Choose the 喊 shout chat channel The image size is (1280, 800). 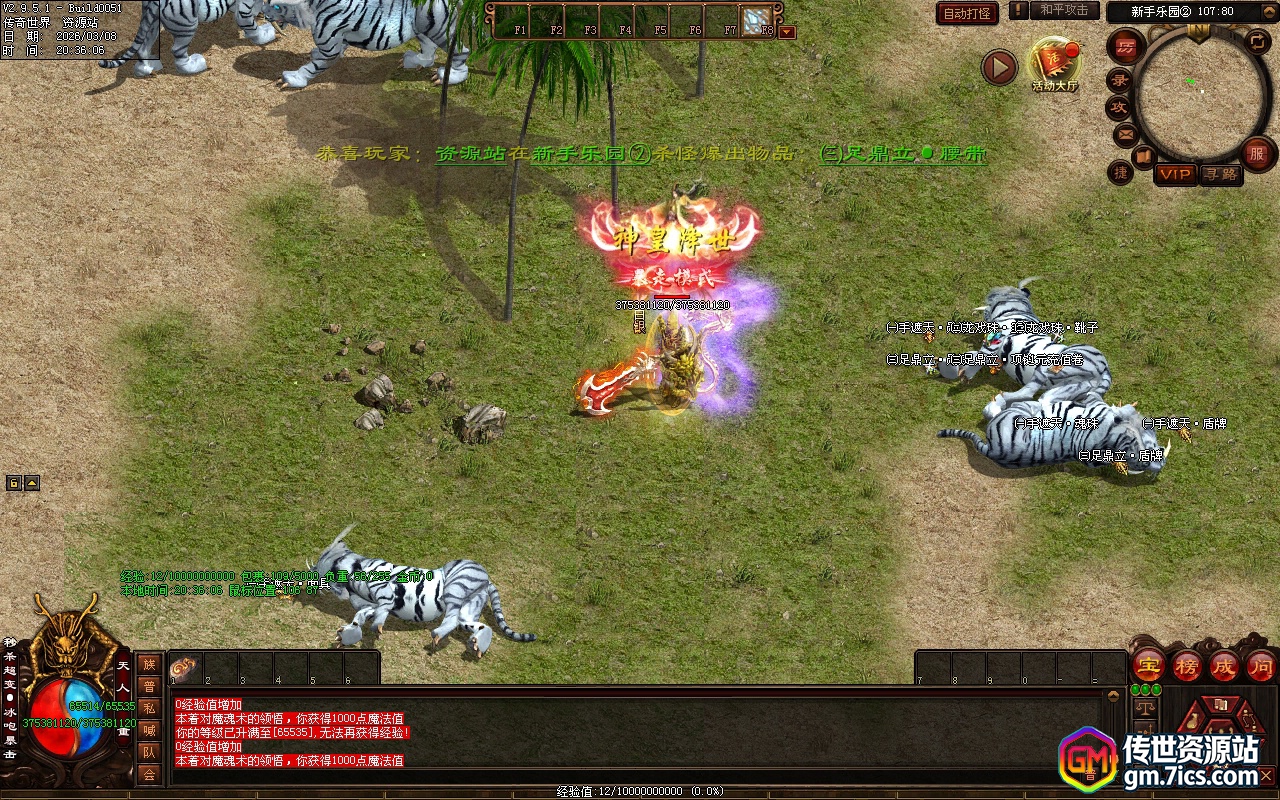(149, 730)
